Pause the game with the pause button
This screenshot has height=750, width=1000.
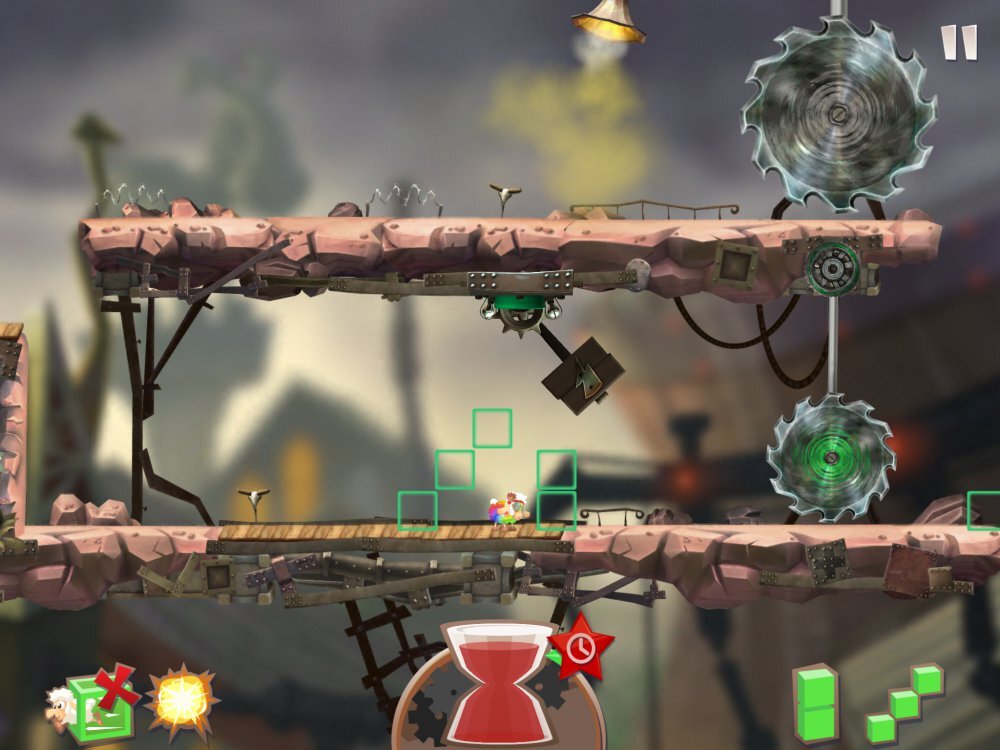[958, 43]
